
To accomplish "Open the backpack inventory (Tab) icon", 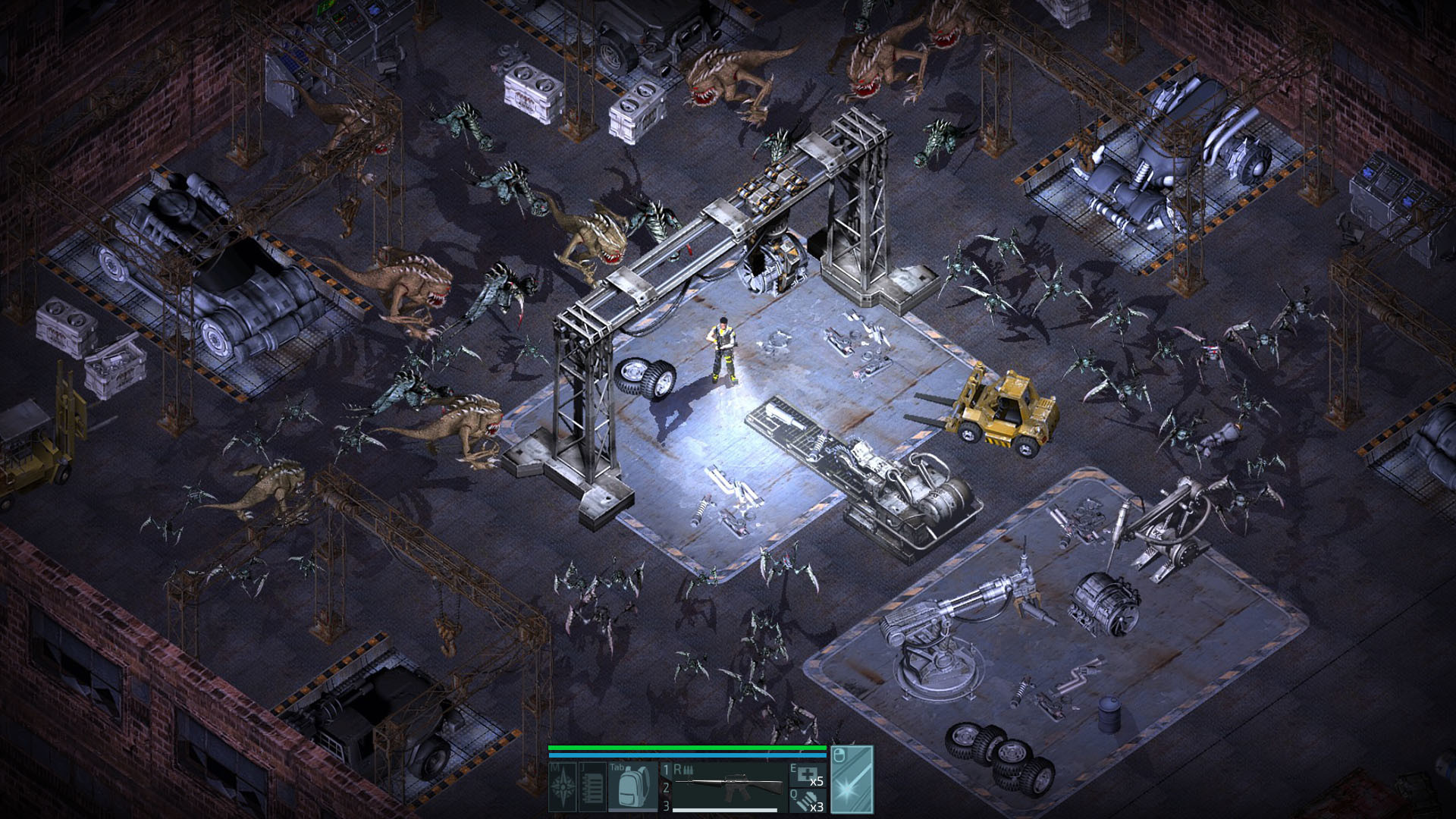I will [x=631, y=785].
